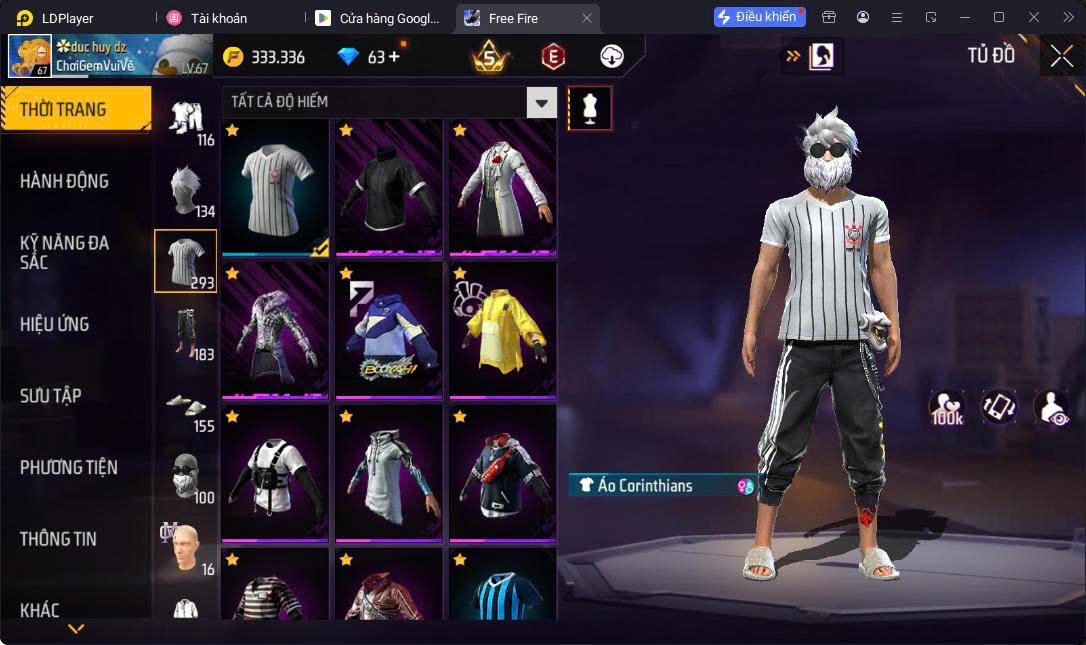Image resolution: width=1086 pixels, height=645 pixels.
Task: Choose the black turtleneck jacket
Action: click(388, 186)
